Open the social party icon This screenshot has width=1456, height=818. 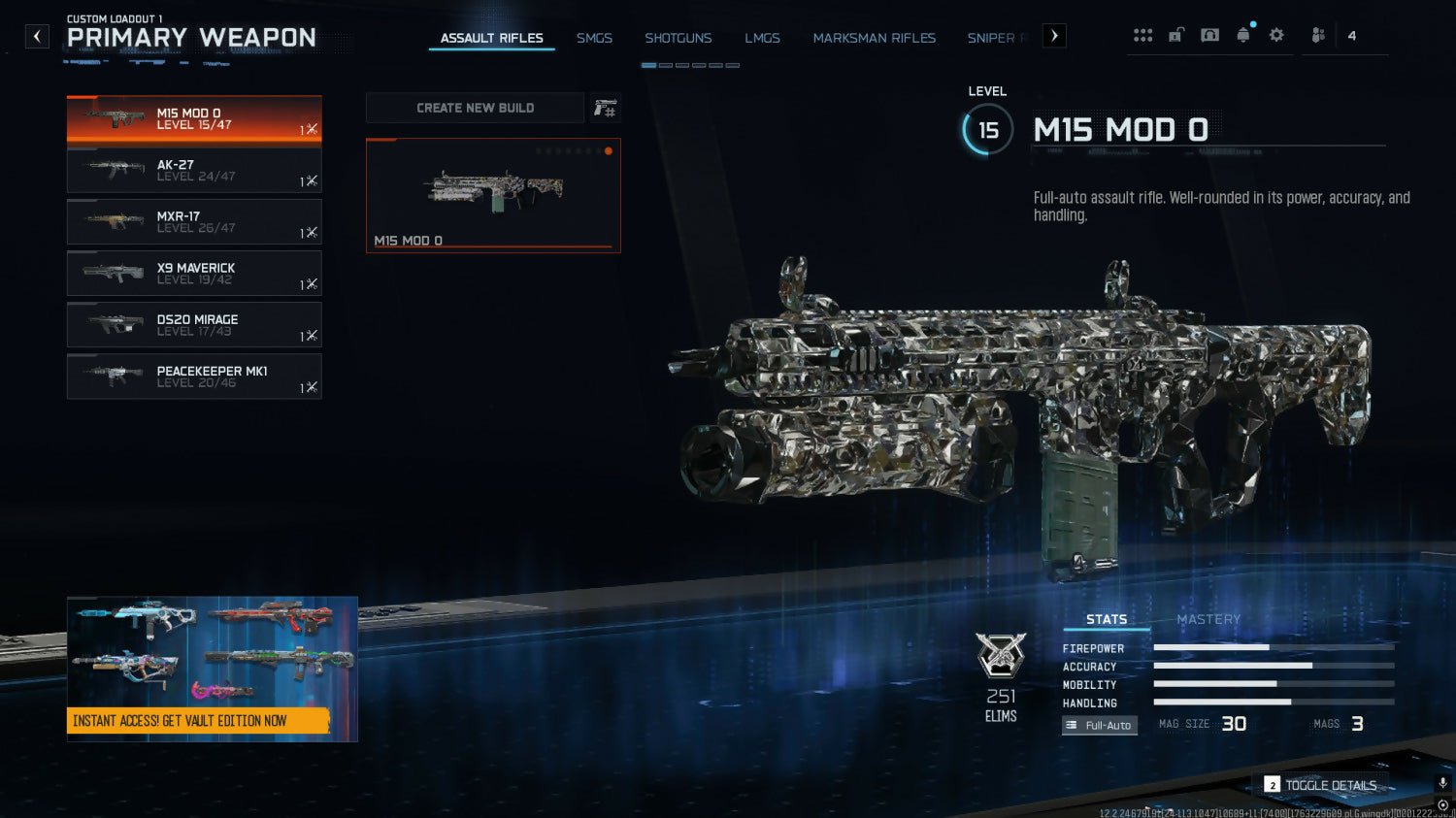coord(1318,36)
